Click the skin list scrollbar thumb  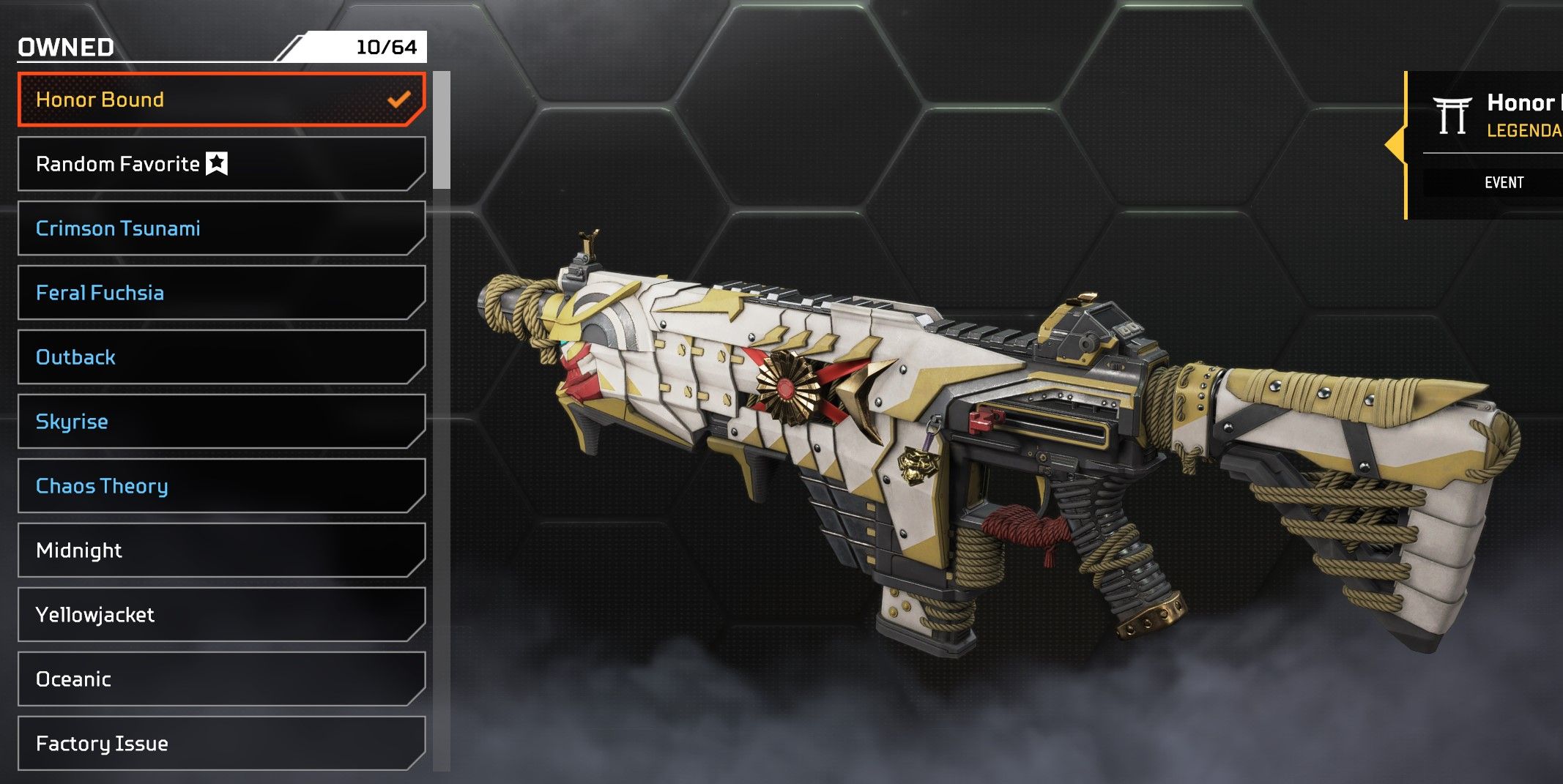442,130
